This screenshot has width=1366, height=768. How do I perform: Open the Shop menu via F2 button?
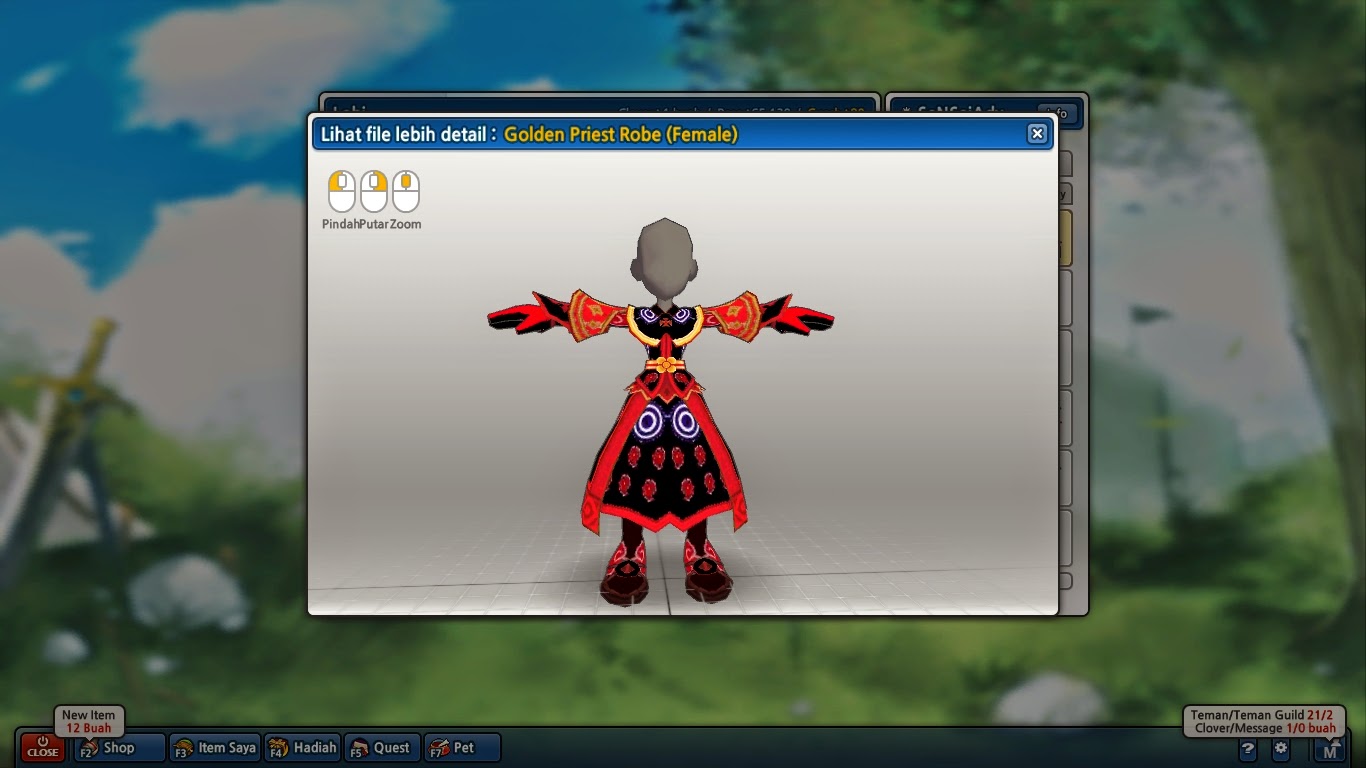pyautogui.click(x=116, y=747)
